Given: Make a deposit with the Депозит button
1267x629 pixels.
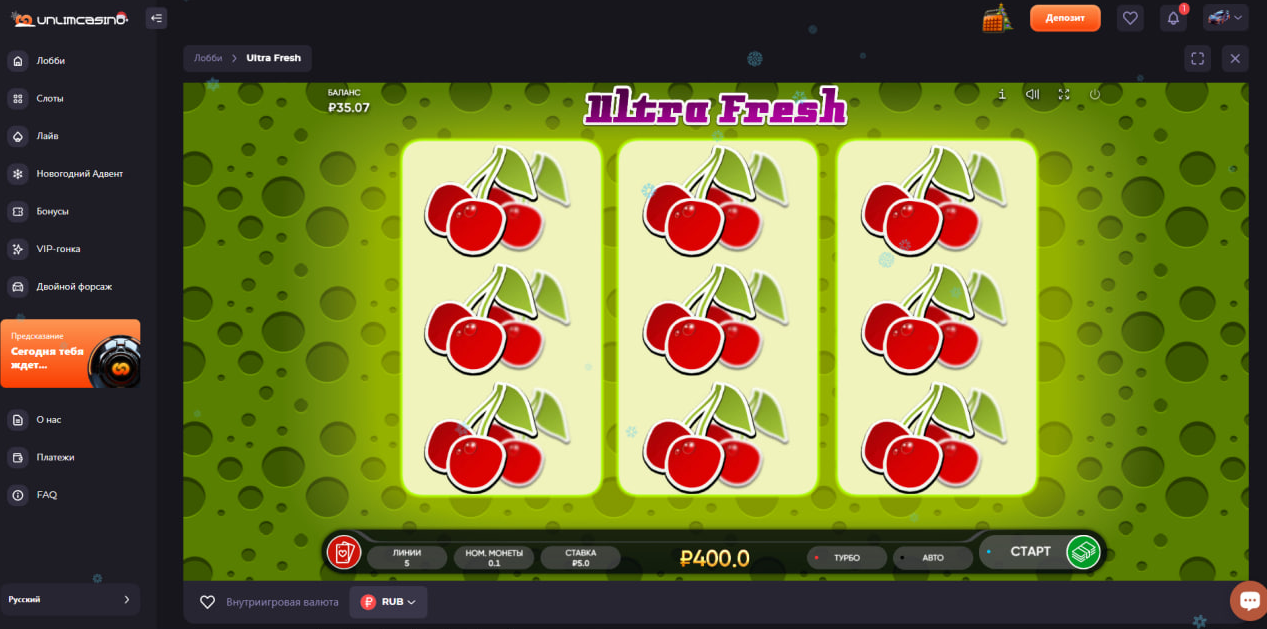Looking at the screenshot, I should 1065,18.
